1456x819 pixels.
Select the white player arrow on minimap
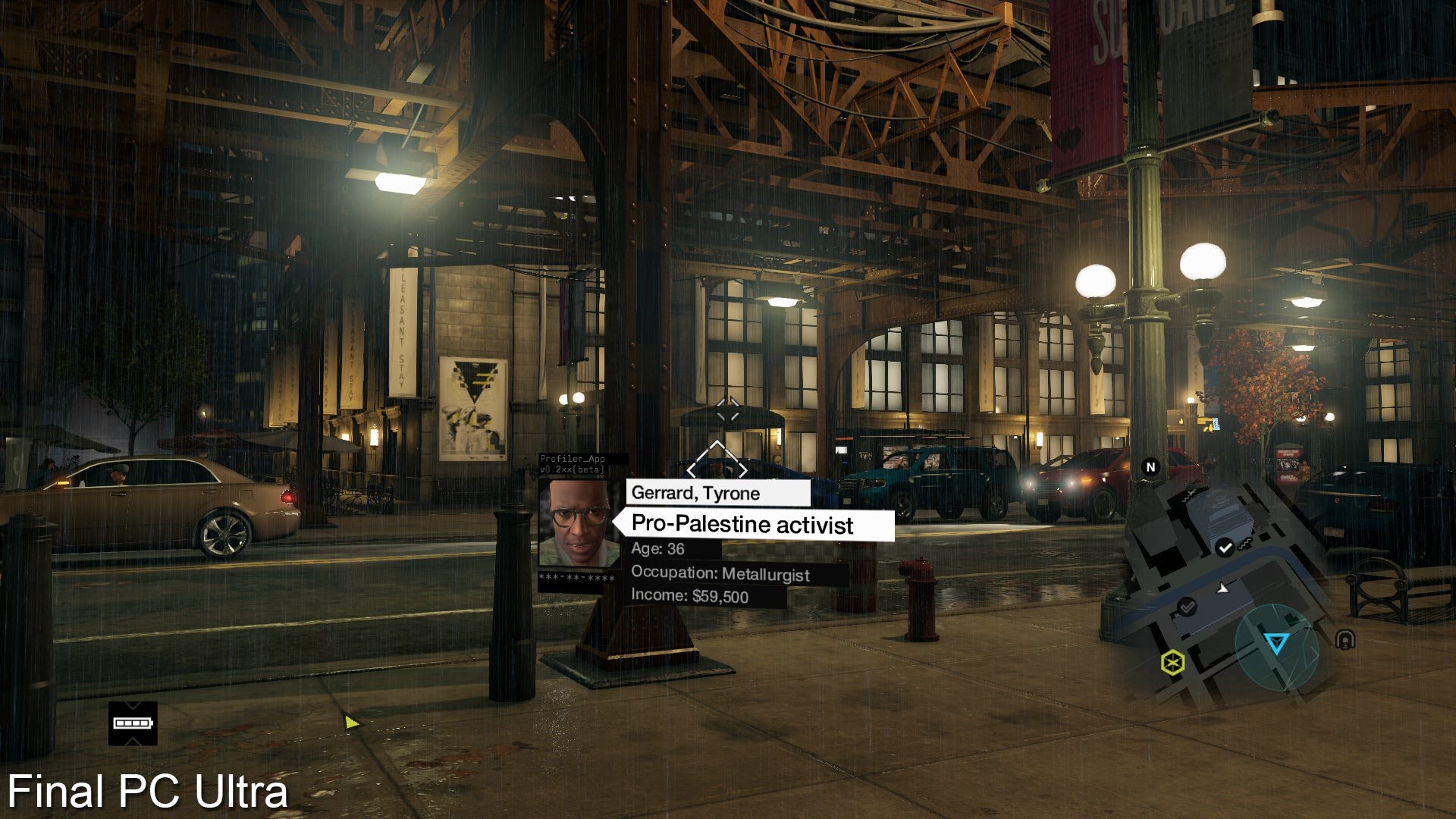point(1222,588)
